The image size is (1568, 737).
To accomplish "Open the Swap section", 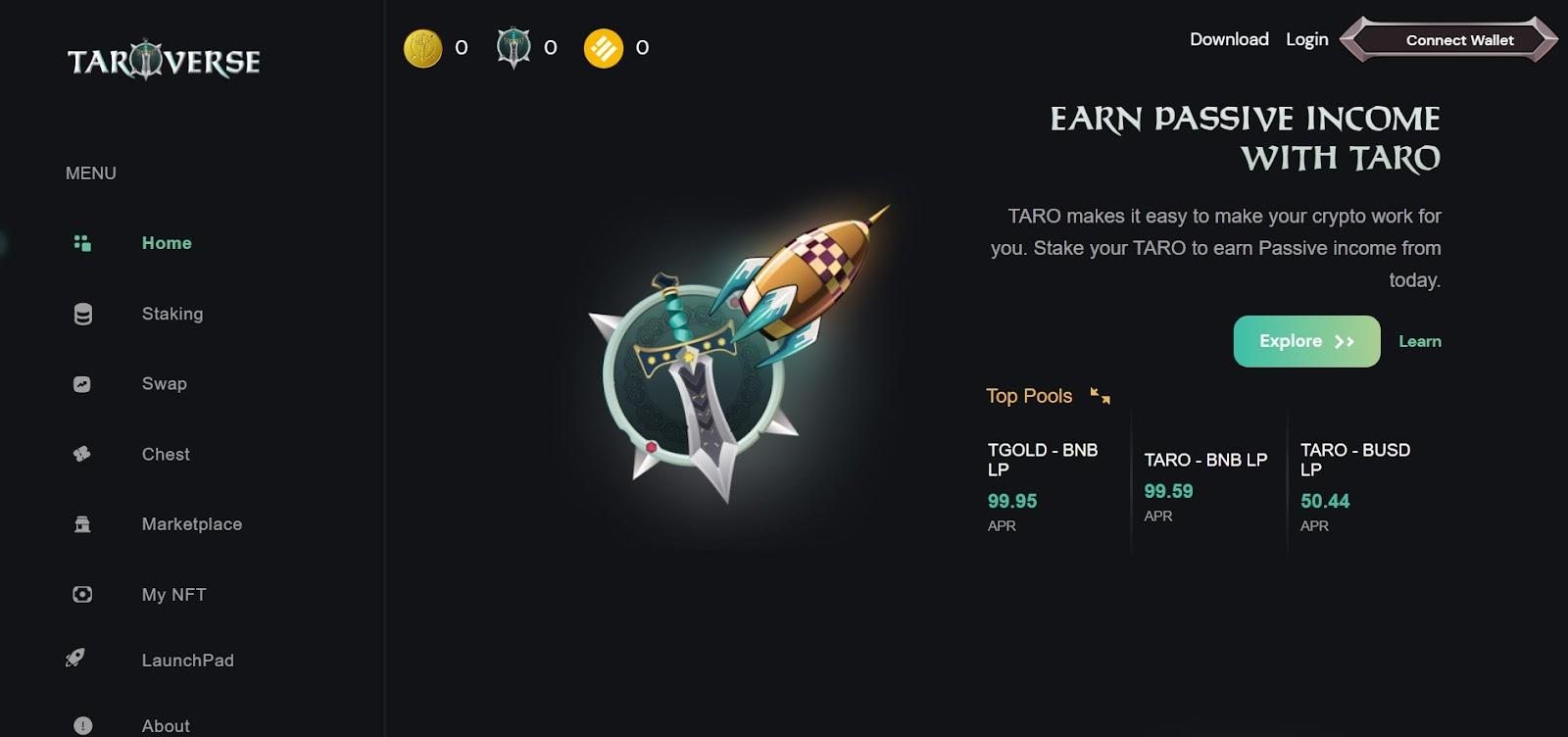I will pos(164,384).
